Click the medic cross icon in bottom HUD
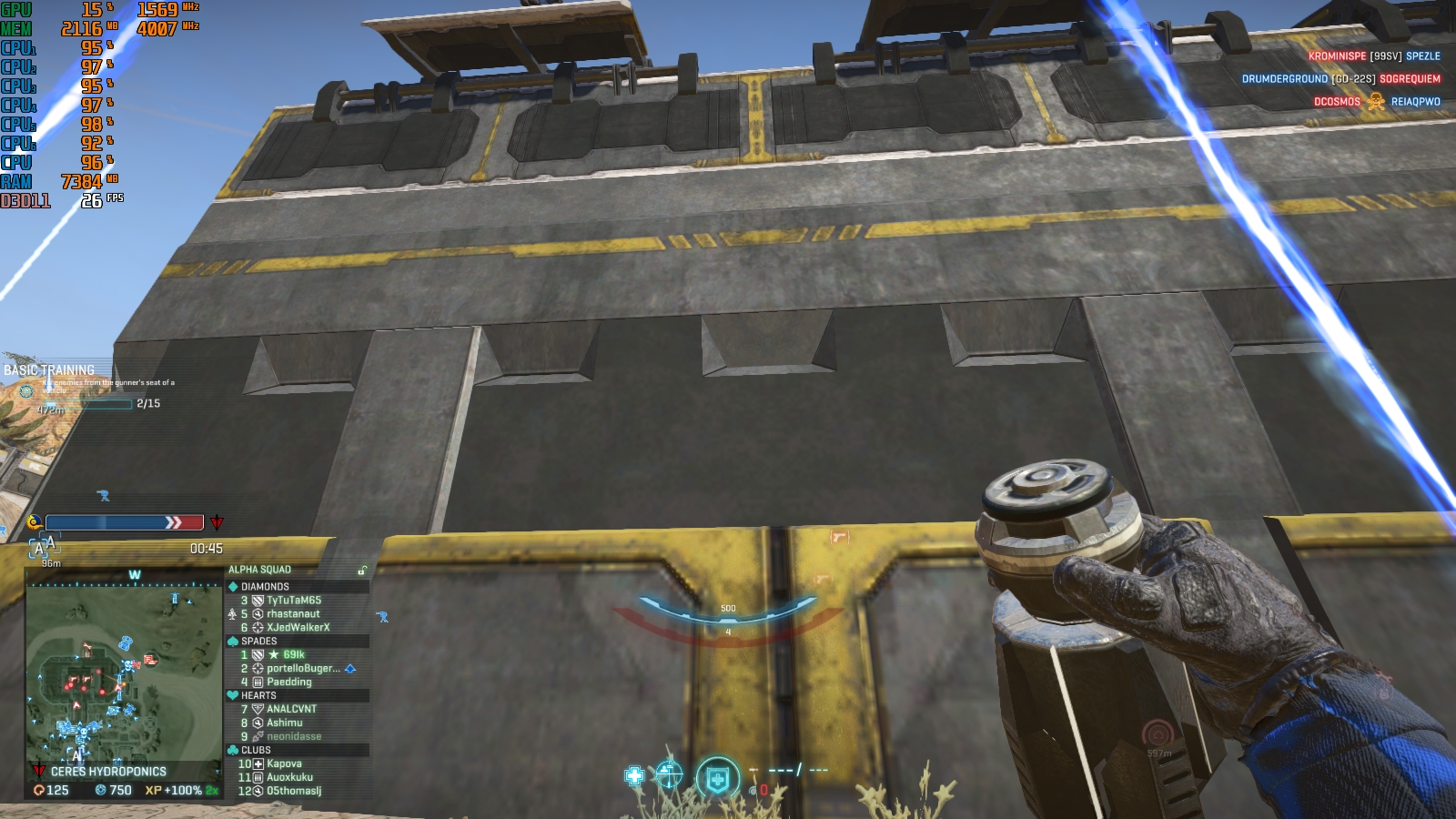 pos(634,774)
